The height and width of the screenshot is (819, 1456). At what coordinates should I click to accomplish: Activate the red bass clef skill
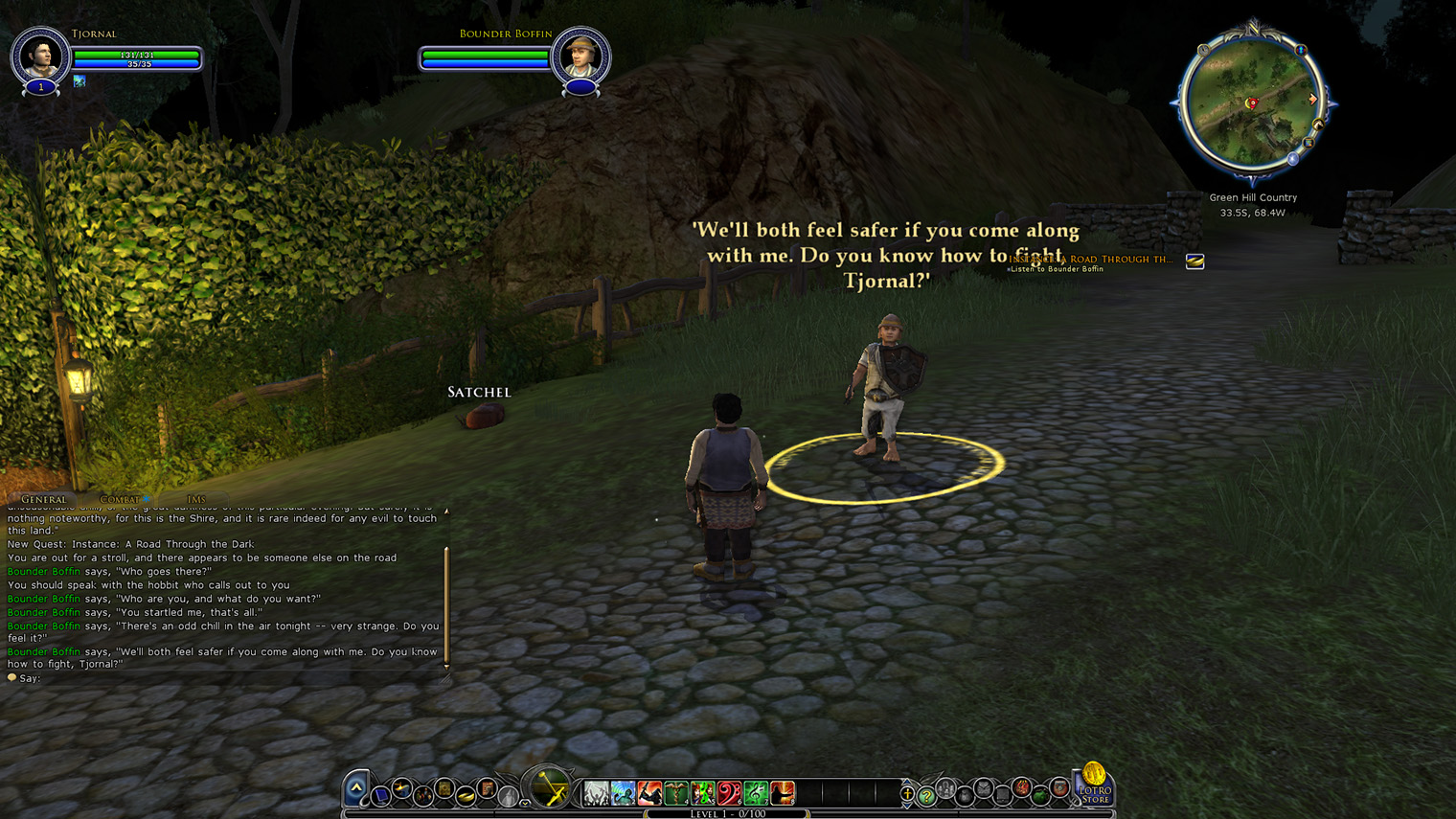pyautogui.click(x=729, y=793)
